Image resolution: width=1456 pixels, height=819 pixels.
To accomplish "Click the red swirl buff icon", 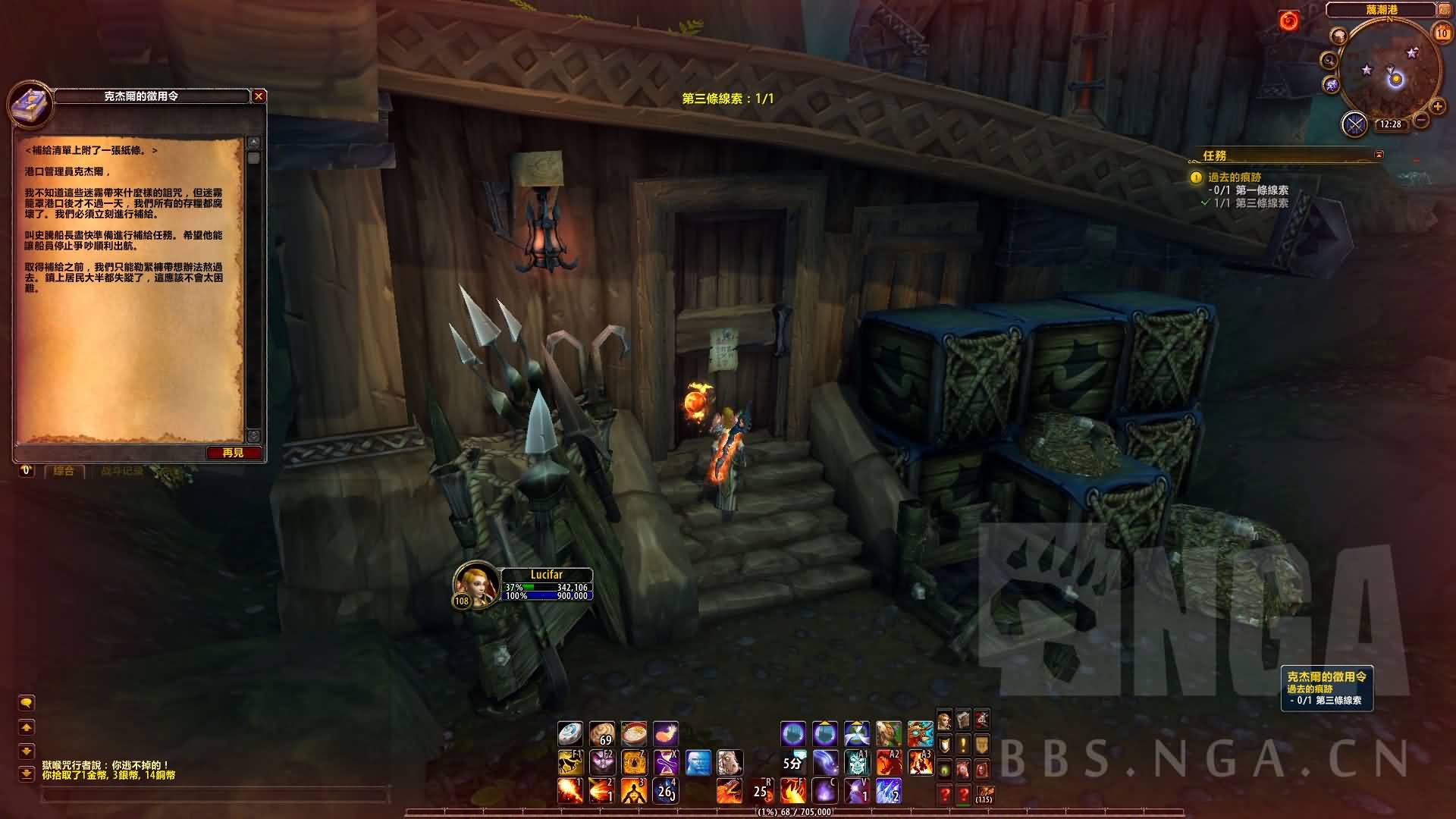I will click(1288, 21).
